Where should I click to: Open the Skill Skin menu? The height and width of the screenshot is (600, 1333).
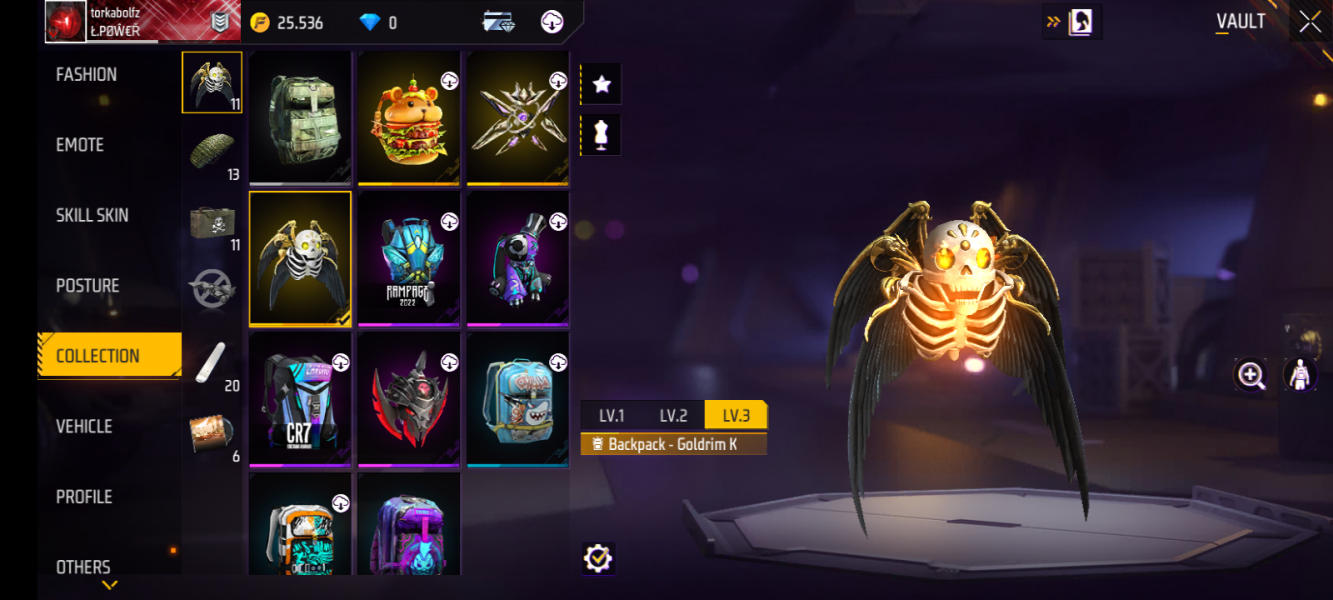(92, 215)
